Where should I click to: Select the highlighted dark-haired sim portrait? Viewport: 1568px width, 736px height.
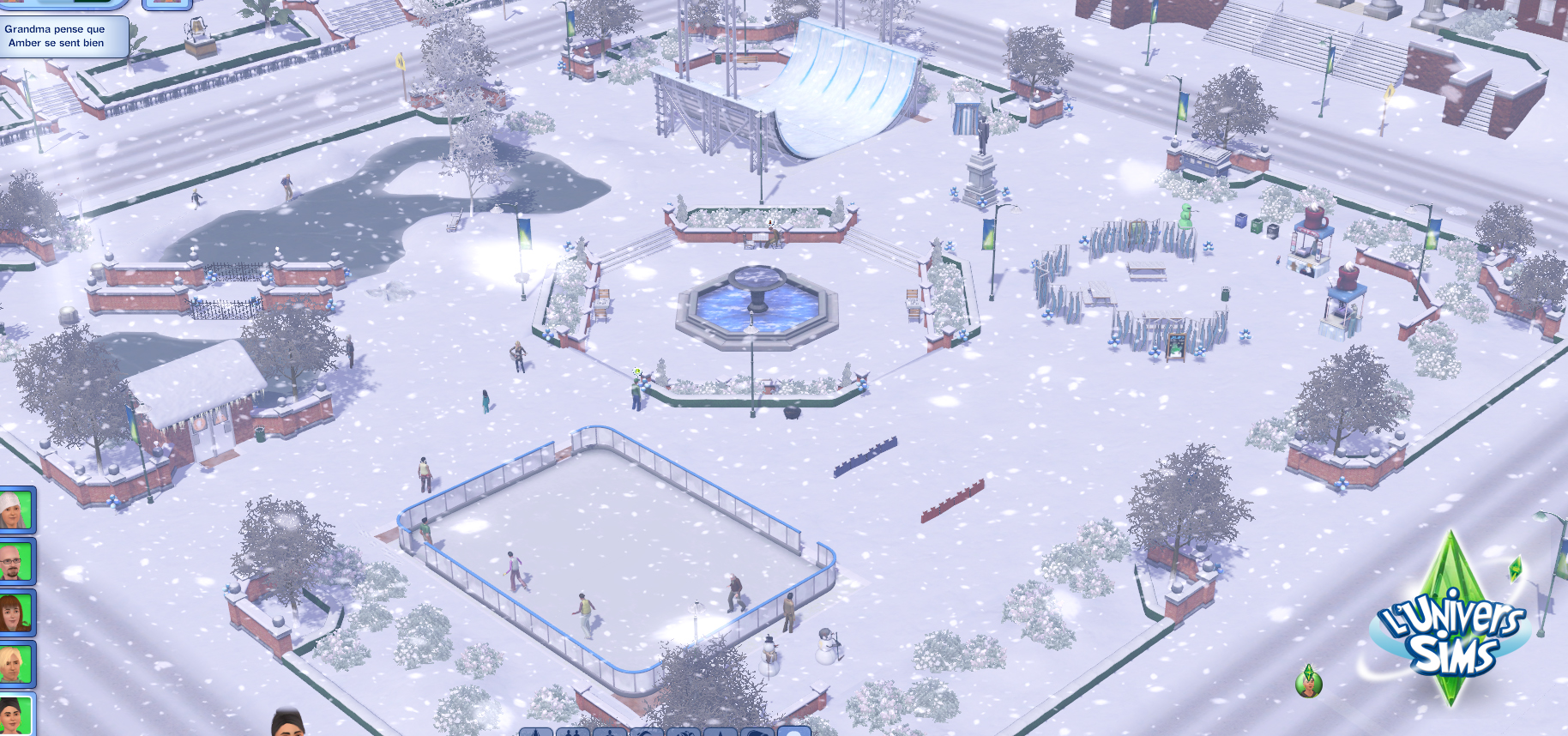(16, 715)
